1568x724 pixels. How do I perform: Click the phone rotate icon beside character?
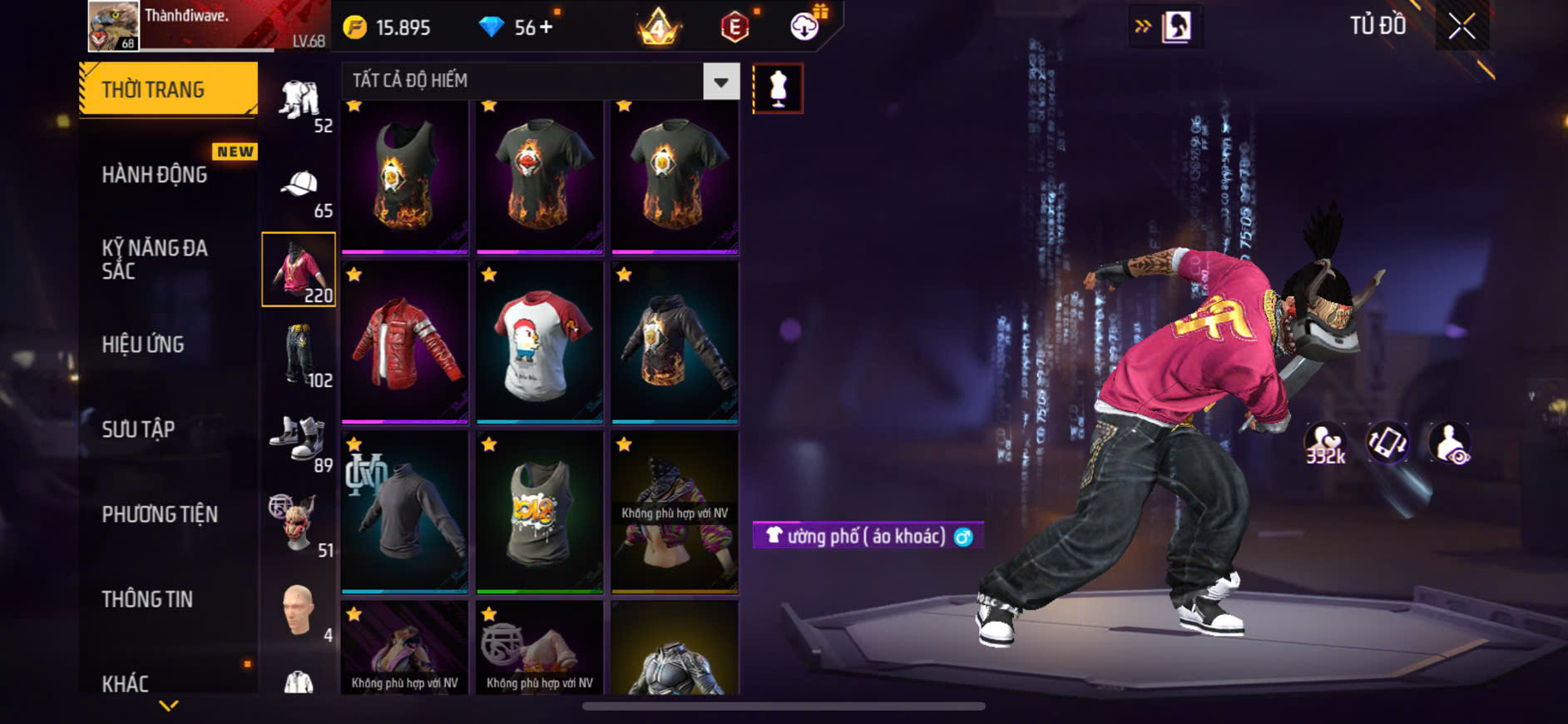pyautogui.click(x=1387, y=443)
